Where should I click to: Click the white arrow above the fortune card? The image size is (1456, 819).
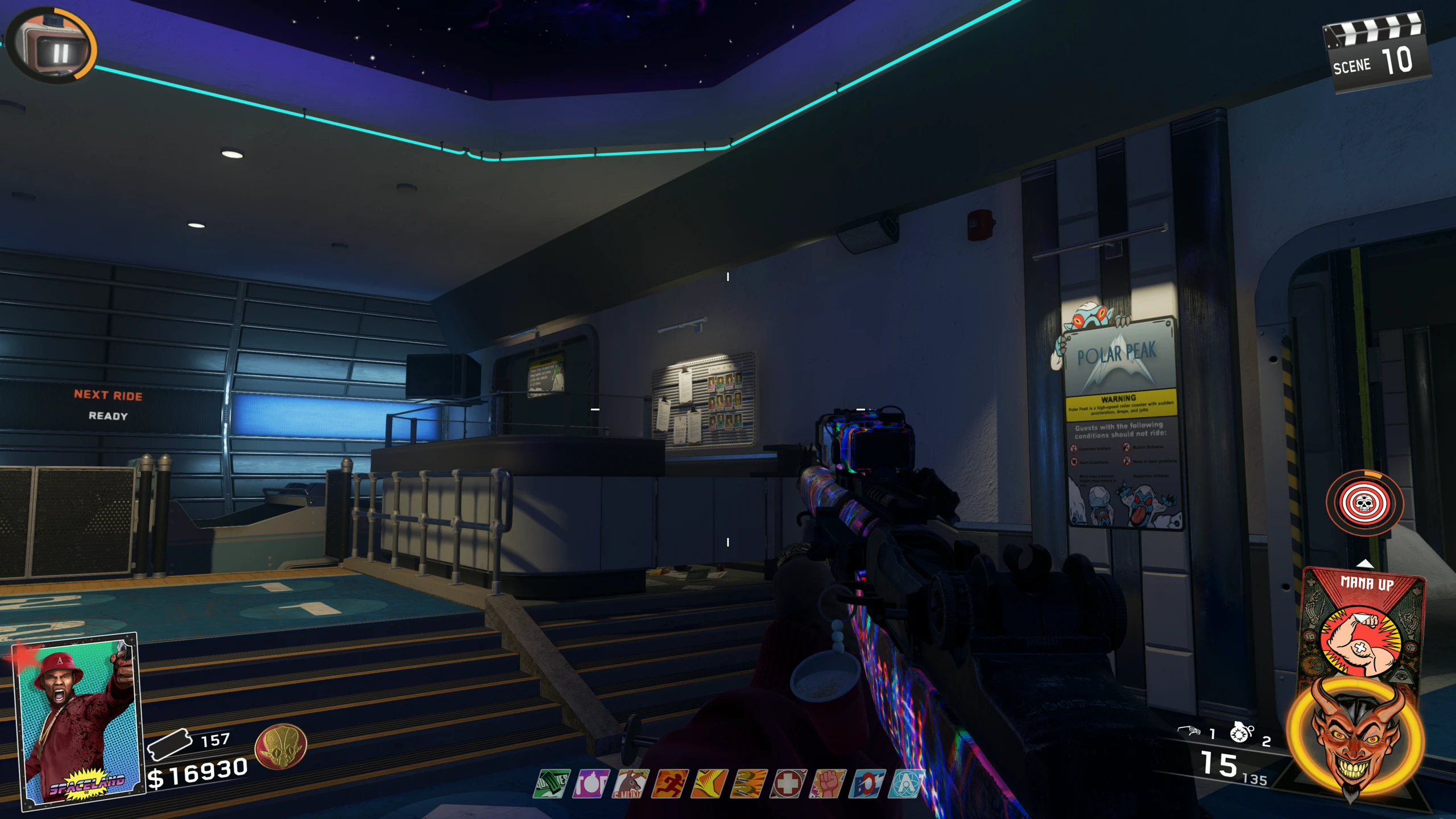1365,564
